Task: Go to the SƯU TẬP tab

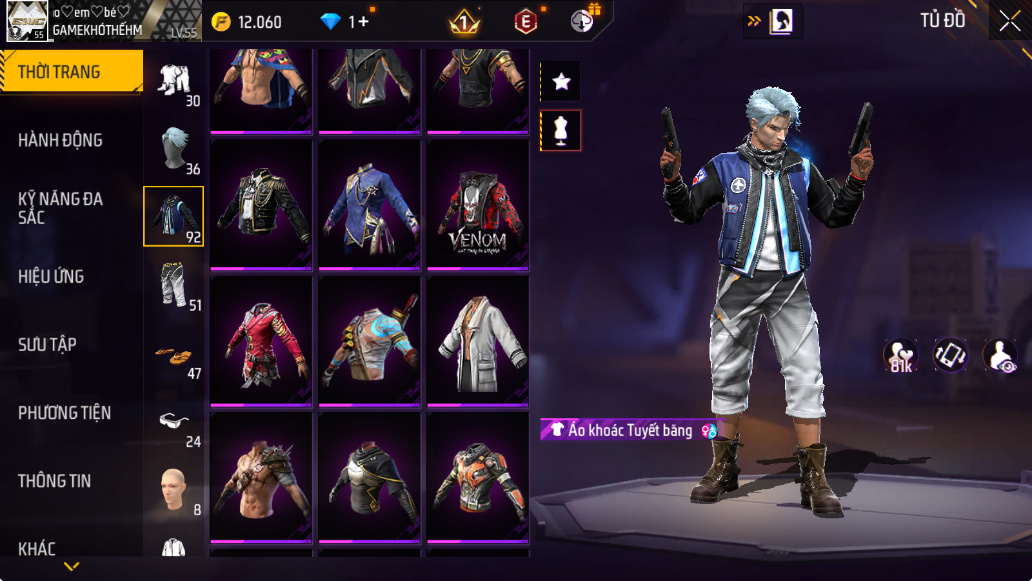Action: tap(47, 345)
